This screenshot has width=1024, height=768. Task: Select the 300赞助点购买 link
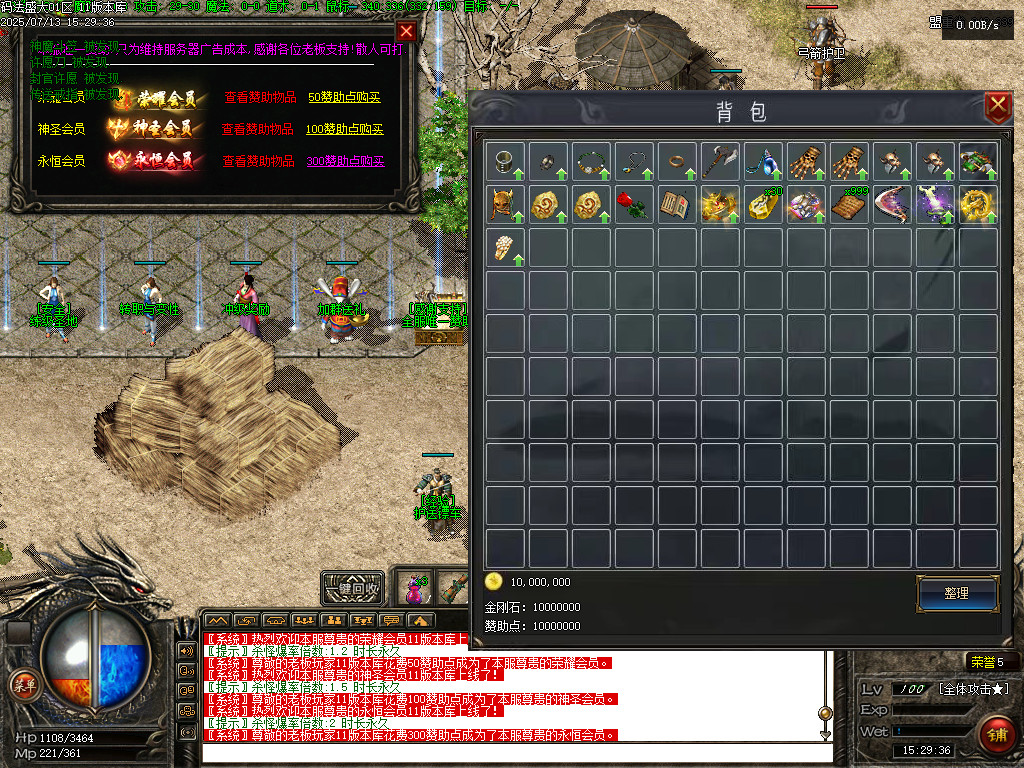pyautogui.click(x=345, y=161)
